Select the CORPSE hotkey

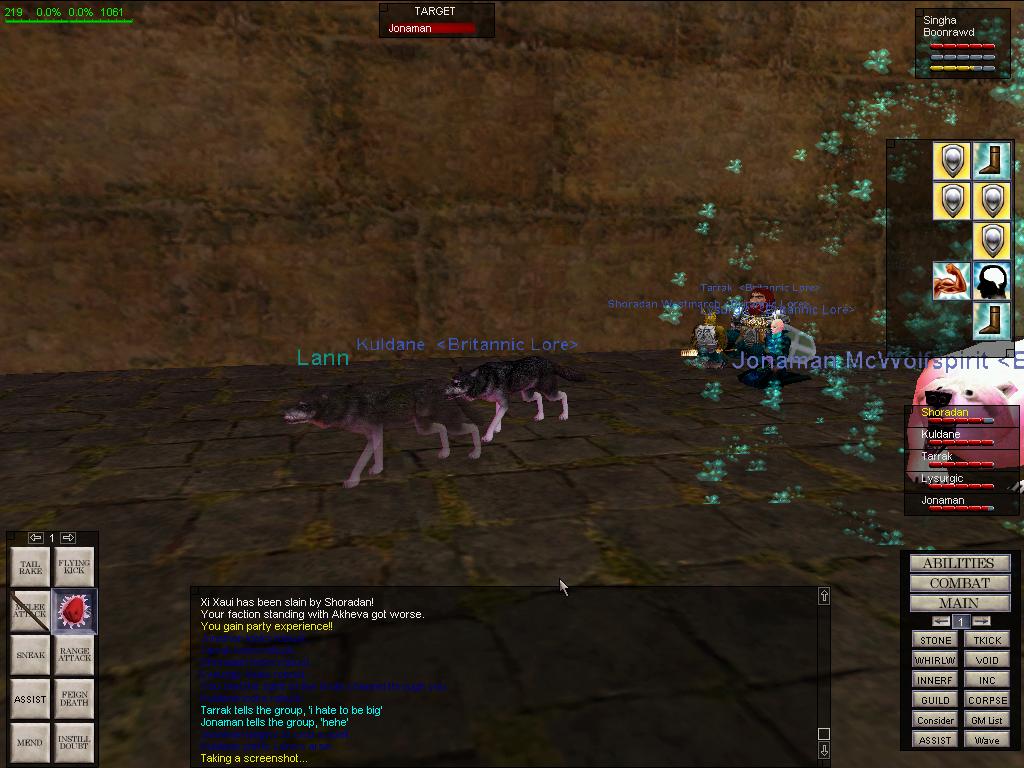[x=987, y=700]
